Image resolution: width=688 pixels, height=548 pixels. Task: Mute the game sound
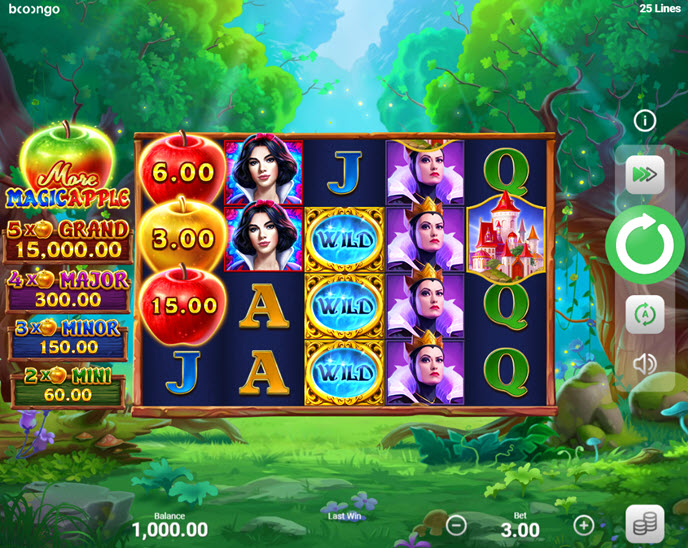pyautogui.click(x=645, y=364)
